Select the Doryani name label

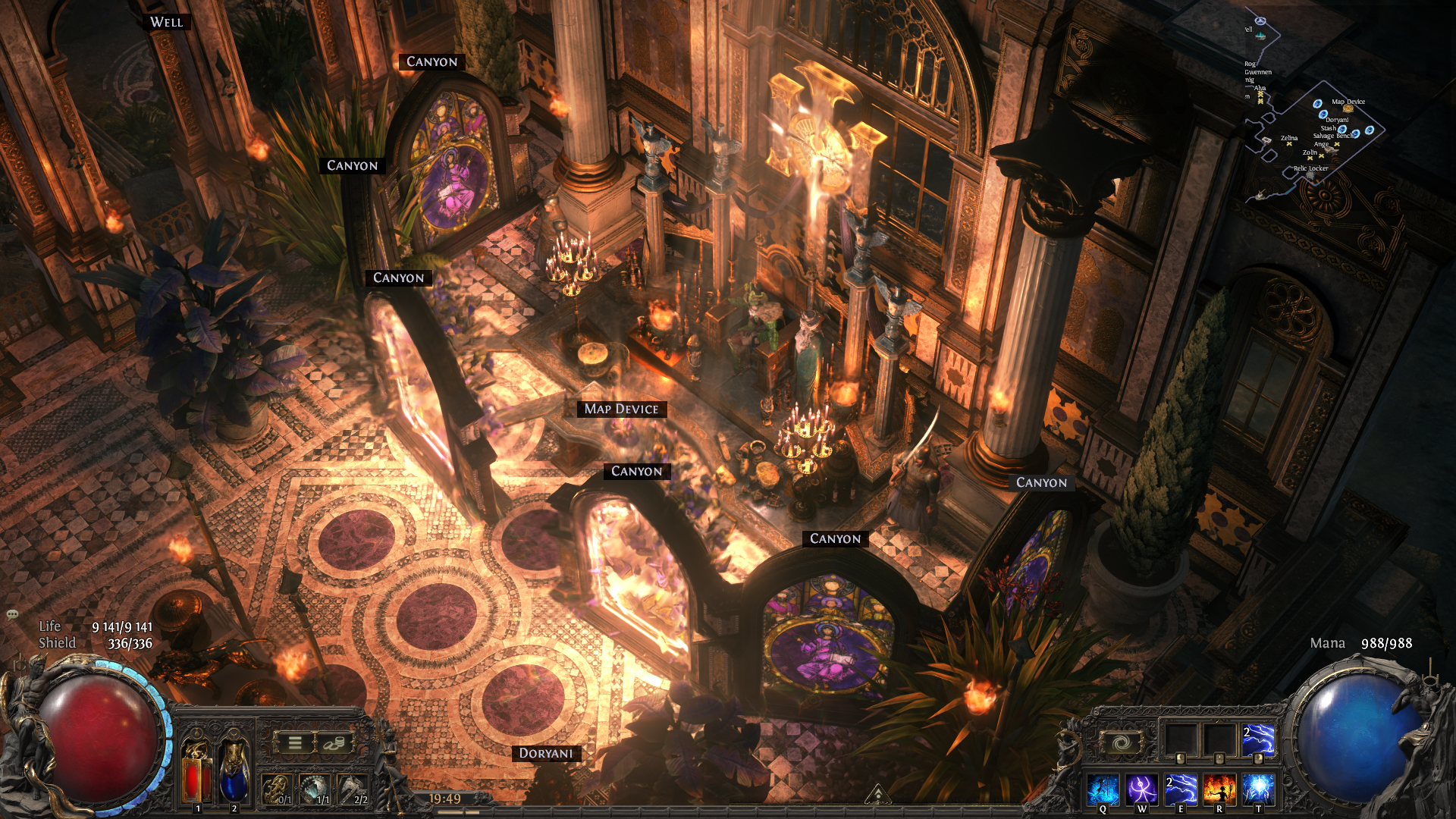546,753
